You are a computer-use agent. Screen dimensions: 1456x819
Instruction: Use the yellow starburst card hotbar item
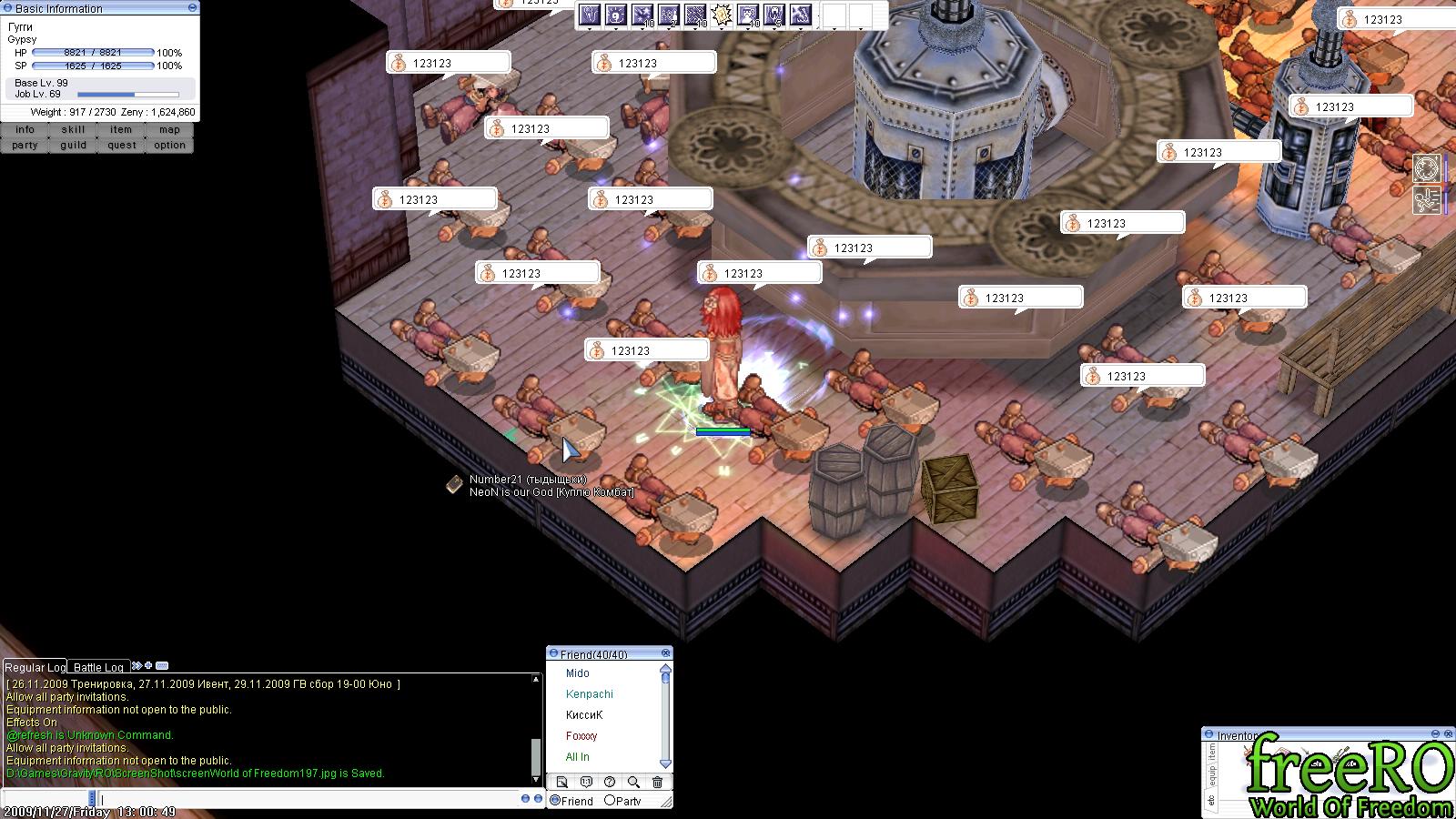[x=721, y=15]
